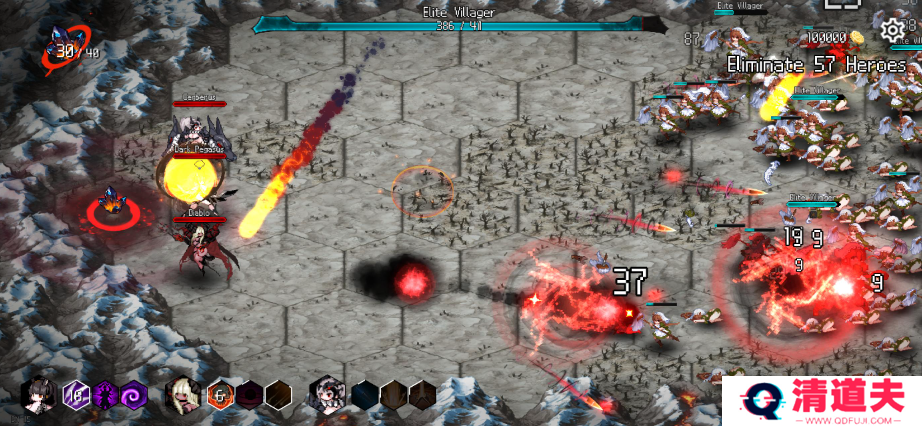The height and width of the screenshot is (426, 922).
Task: Activate the dark blue hexagon skill
Action: click(365, 395)
